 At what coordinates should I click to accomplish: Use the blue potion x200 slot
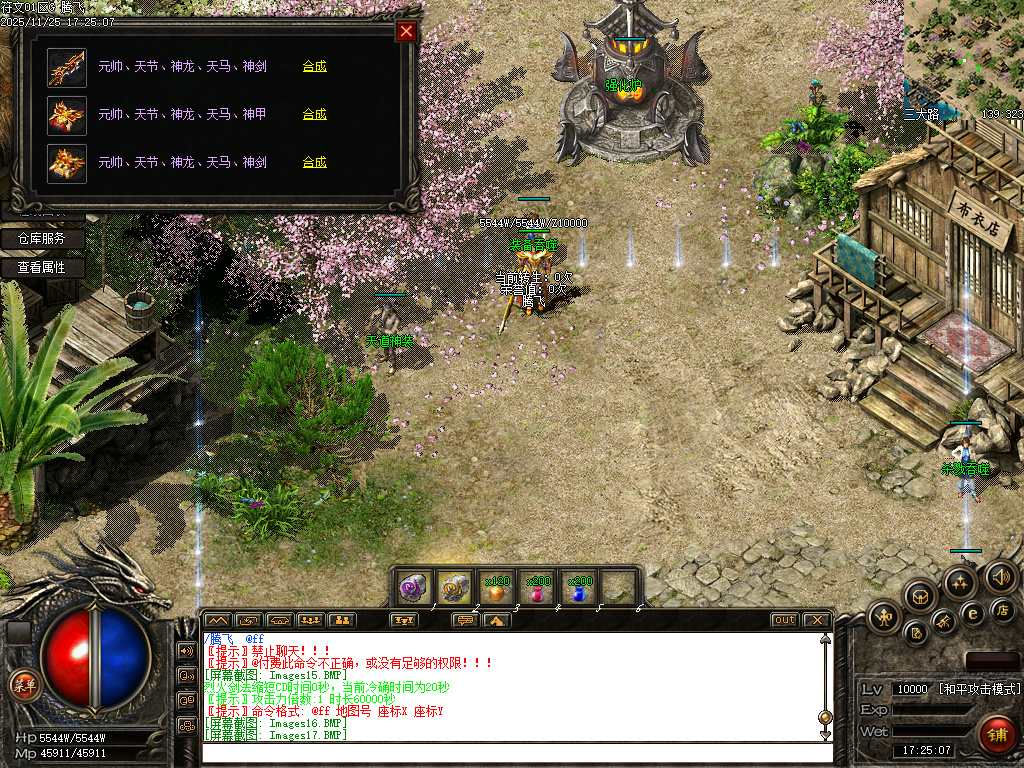click(579, 589)
